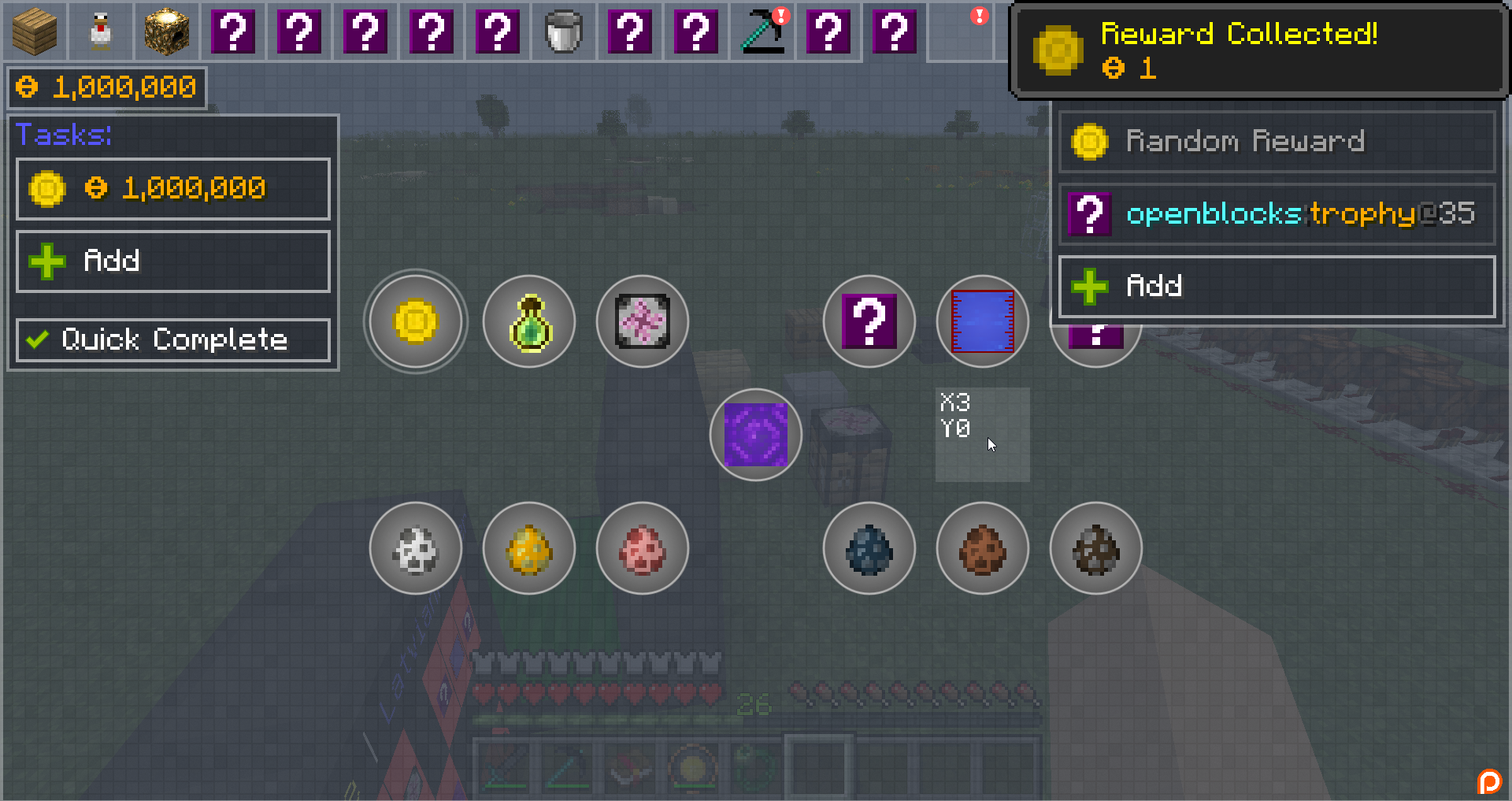This screenshot has width=1512, height=801.
Task: Click the 1,000,000 coin task entry
Action: pyautogui.click(x=173, y=189)
